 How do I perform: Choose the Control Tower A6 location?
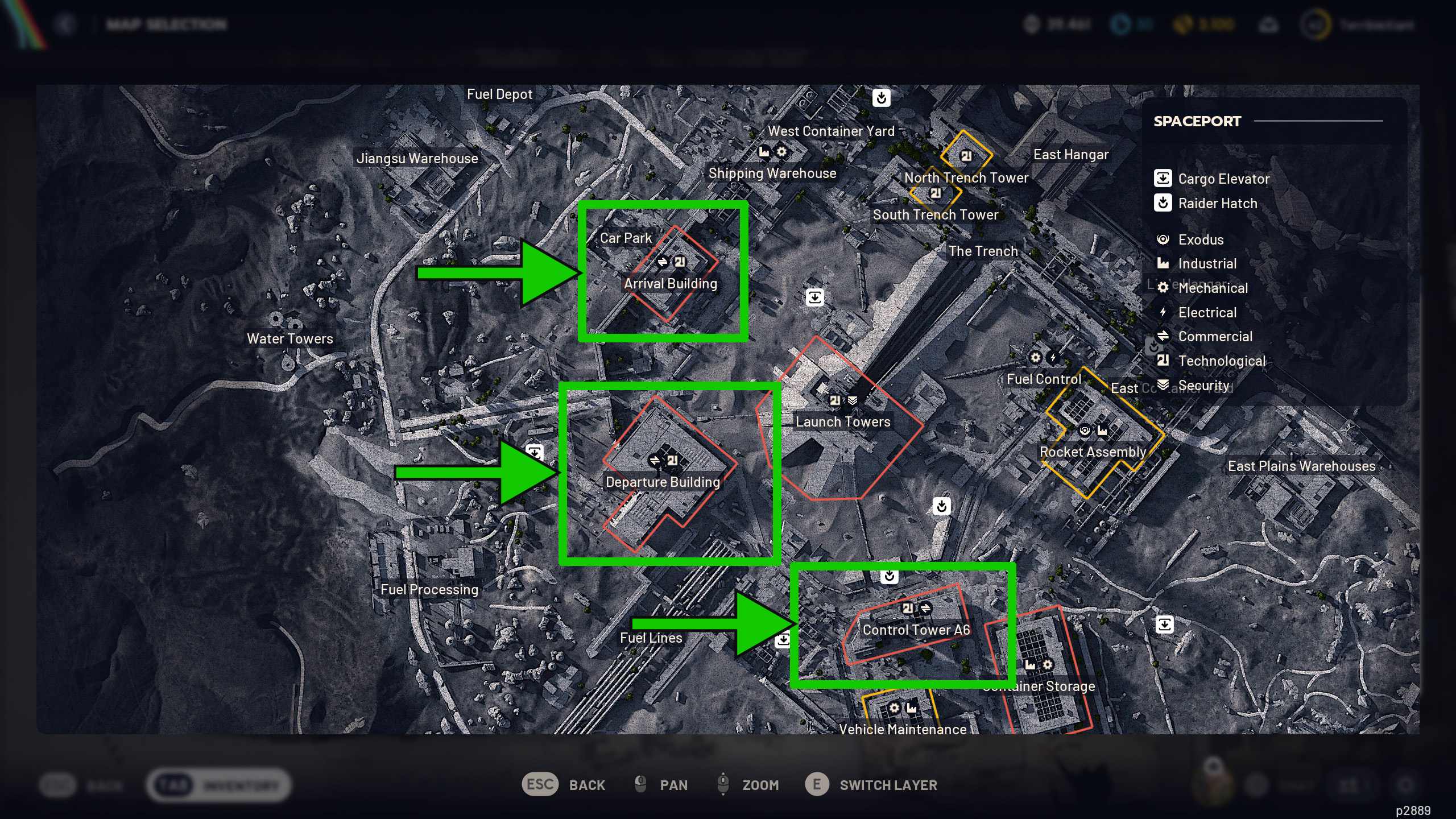[x=916, y=630]
